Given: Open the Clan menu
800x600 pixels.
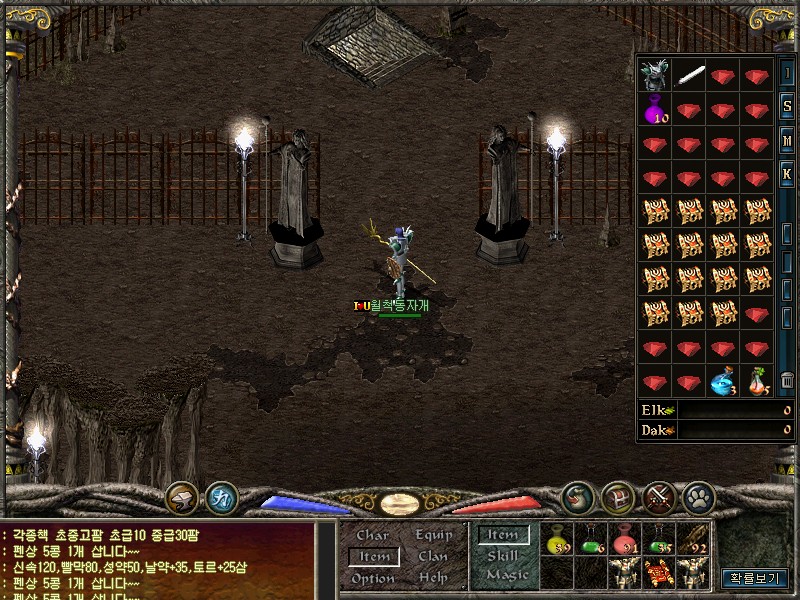Looking at the screenshot, I should [x=433, y=557].
